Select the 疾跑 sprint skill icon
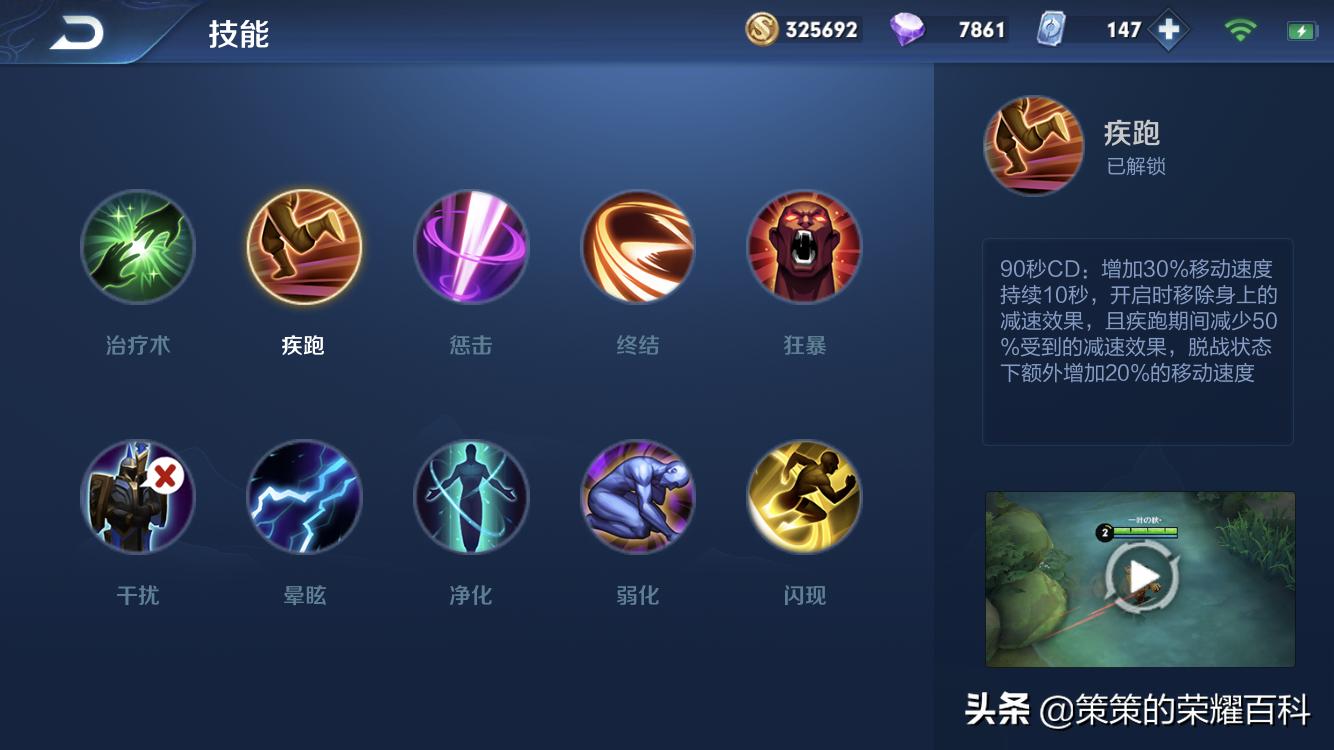 tap(304, 247)
